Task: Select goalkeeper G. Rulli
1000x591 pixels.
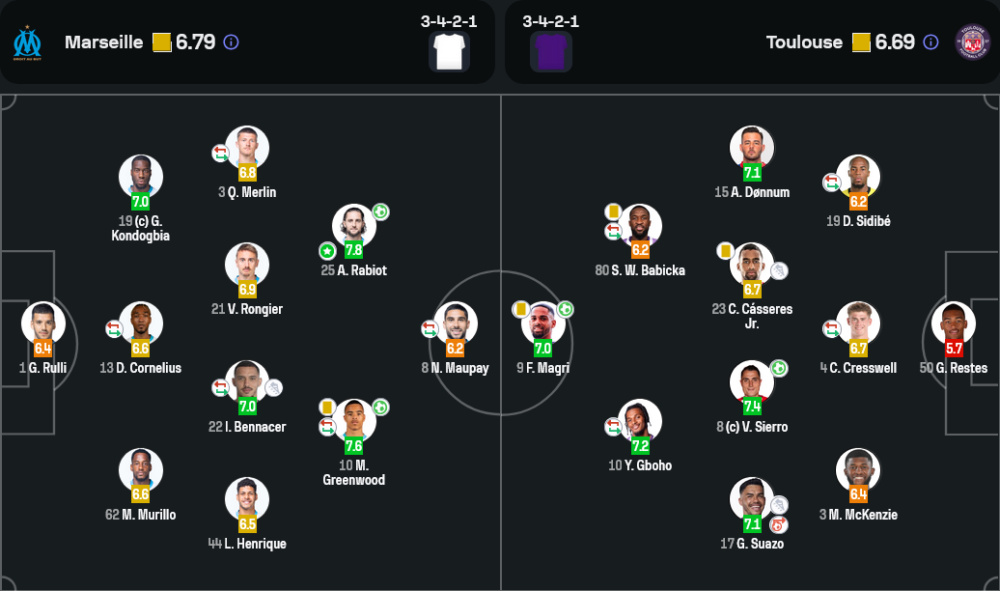Action: pyautogui.click(x=43, y=323)
